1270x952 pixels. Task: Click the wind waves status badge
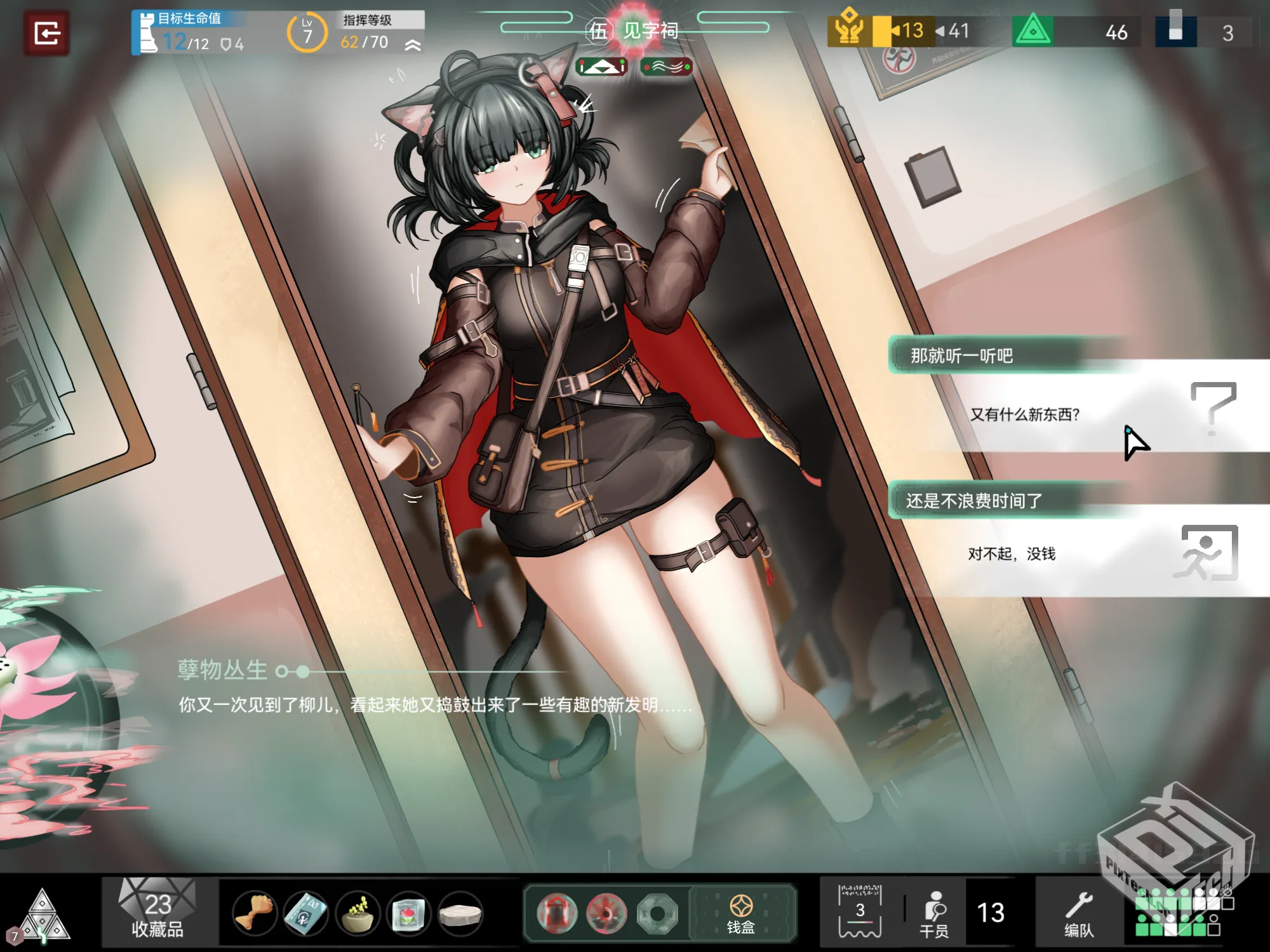tap(666, 67)
